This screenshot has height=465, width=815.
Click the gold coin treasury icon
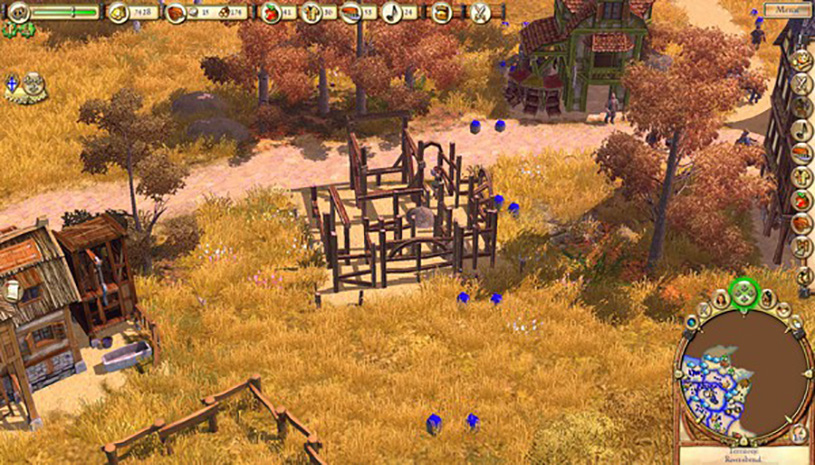[x=119, y=12]
